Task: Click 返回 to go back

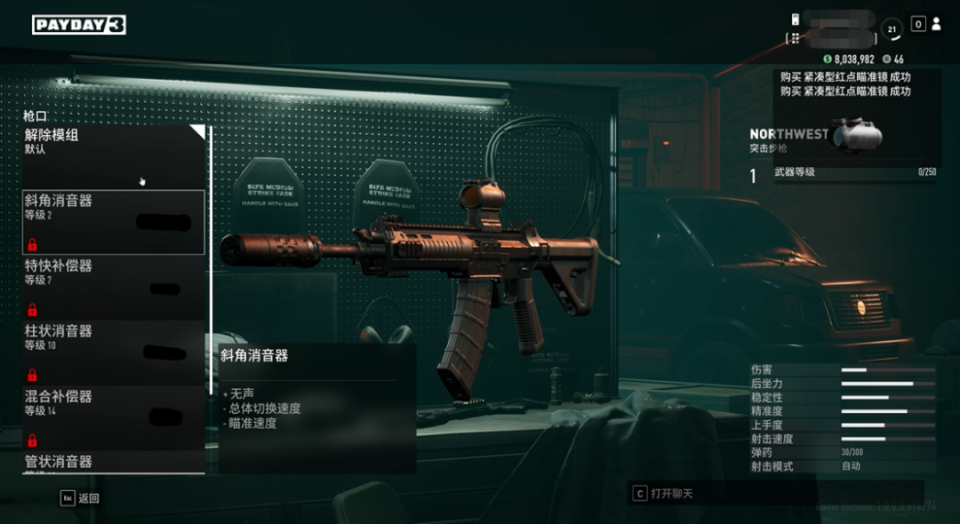Action: (x=80, y=497)
